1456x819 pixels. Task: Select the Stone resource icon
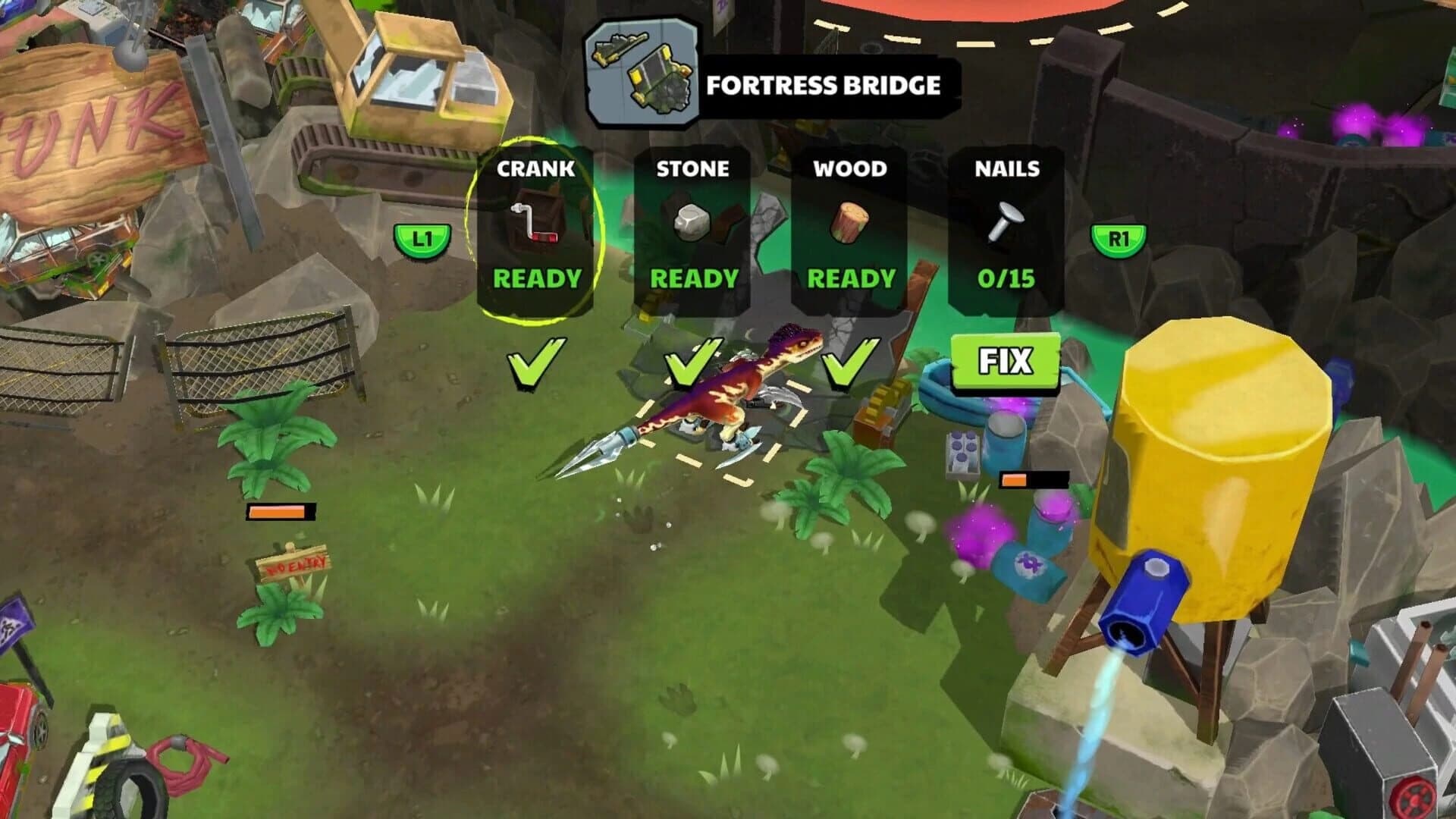[694, 224]
